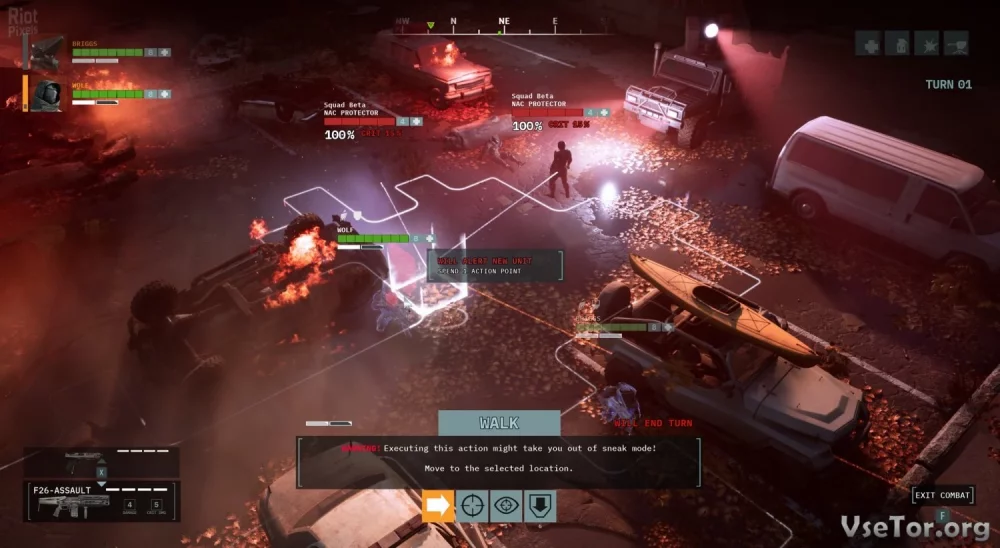Select Wolf's hooded portrait

(x=46, y=95)
